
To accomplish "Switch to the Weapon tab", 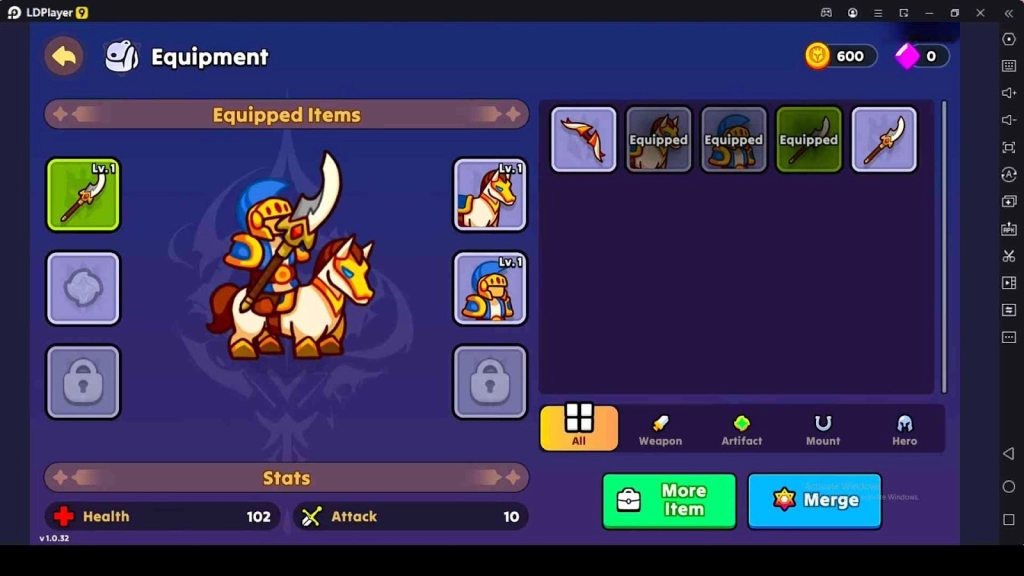I will point(660,428).
